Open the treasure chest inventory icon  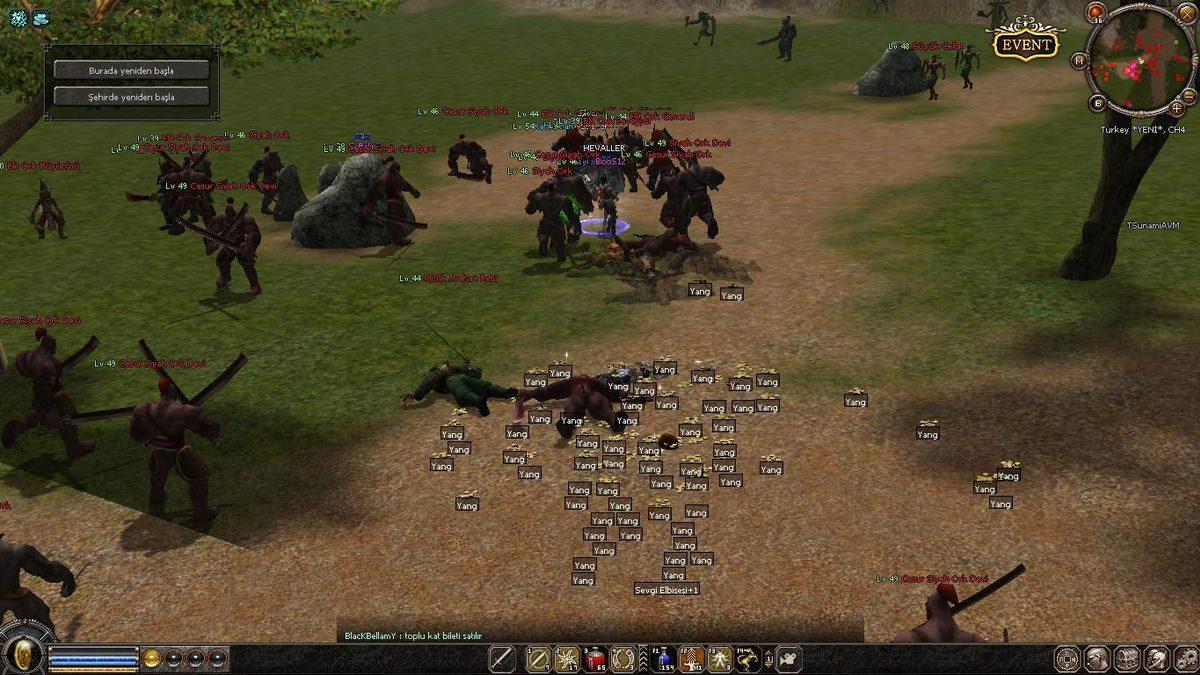(x=1127, y=659)
